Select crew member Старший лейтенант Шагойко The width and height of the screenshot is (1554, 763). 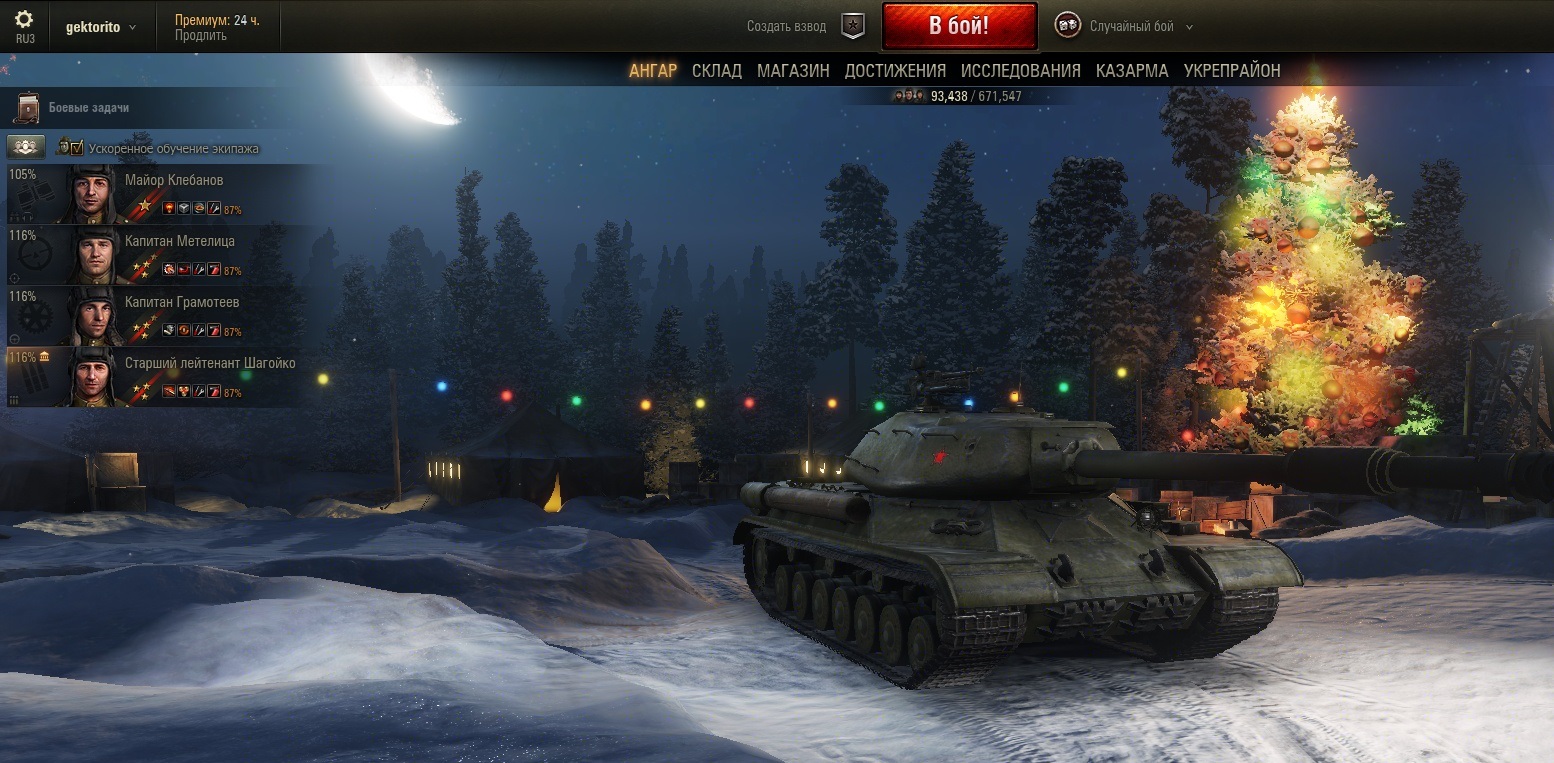pyautogui.click(x=210, y=364)
